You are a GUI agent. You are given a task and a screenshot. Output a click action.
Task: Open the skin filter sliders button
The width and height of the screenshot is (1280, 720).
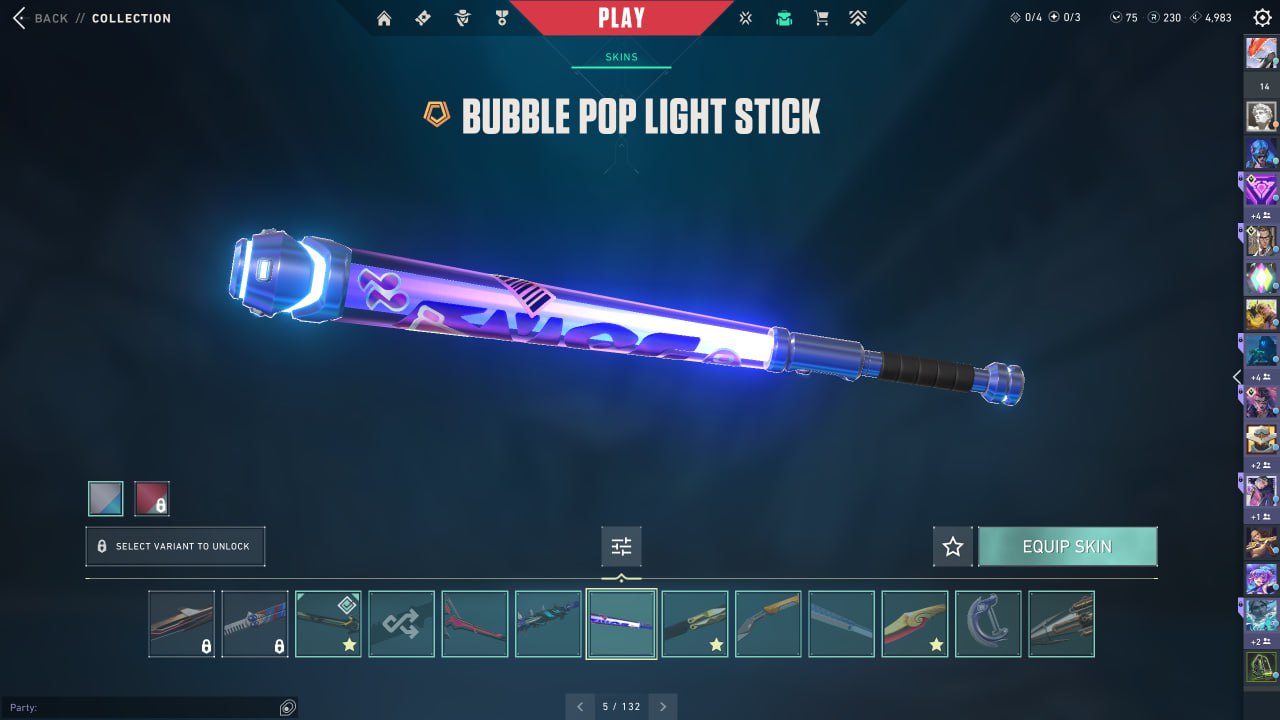click(621, 547)
